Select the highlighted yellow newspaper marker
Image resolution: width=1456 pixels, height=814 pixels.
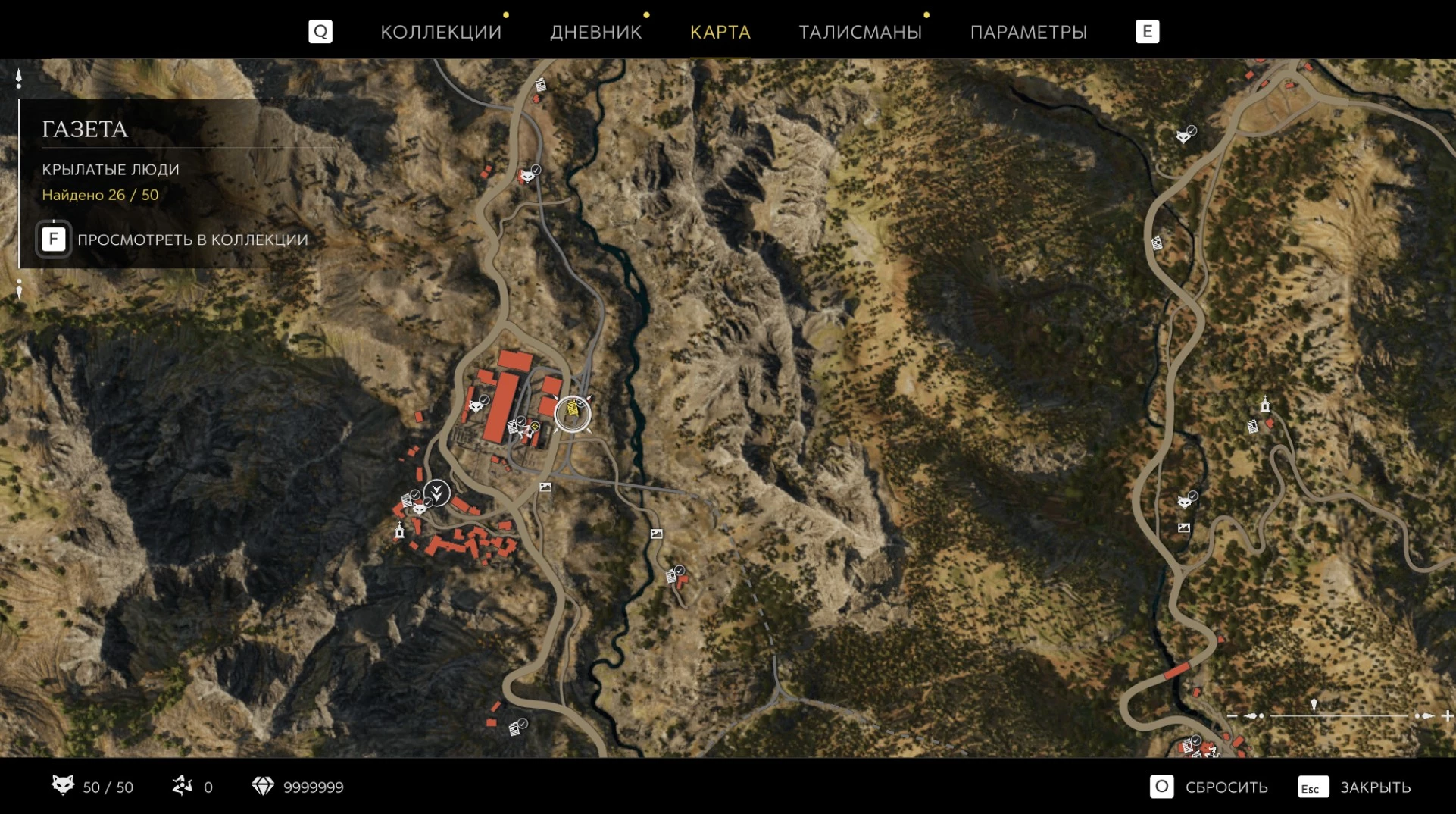(573, 413)
